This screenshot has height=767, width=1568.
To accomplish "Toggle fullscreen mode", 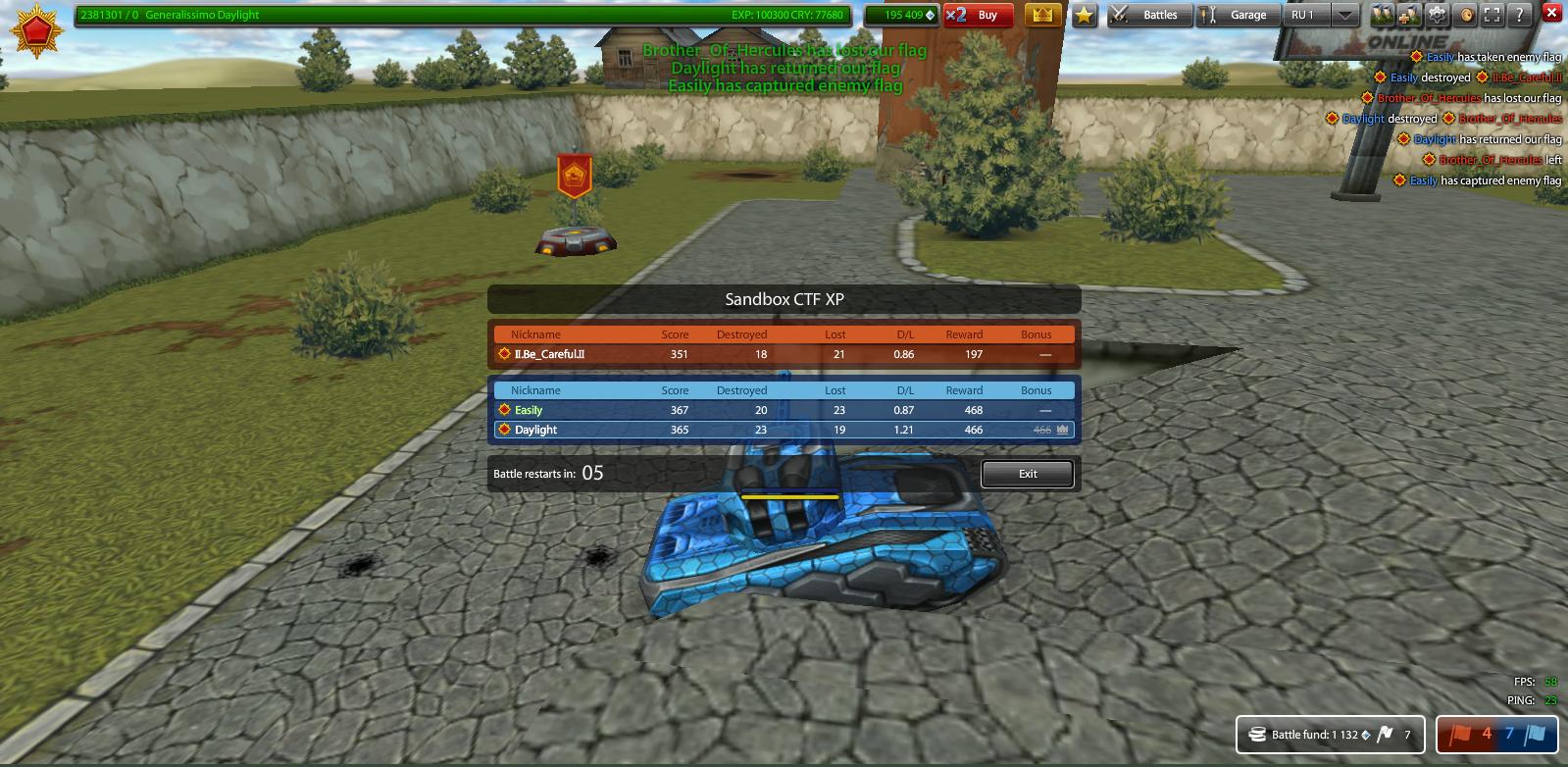I will coord(1492,15).
